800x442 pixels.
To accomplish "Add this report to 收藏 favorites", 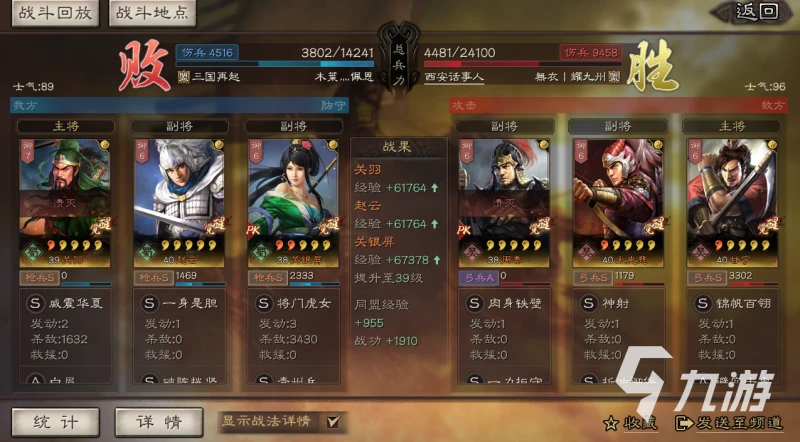I will click(629, 421).
